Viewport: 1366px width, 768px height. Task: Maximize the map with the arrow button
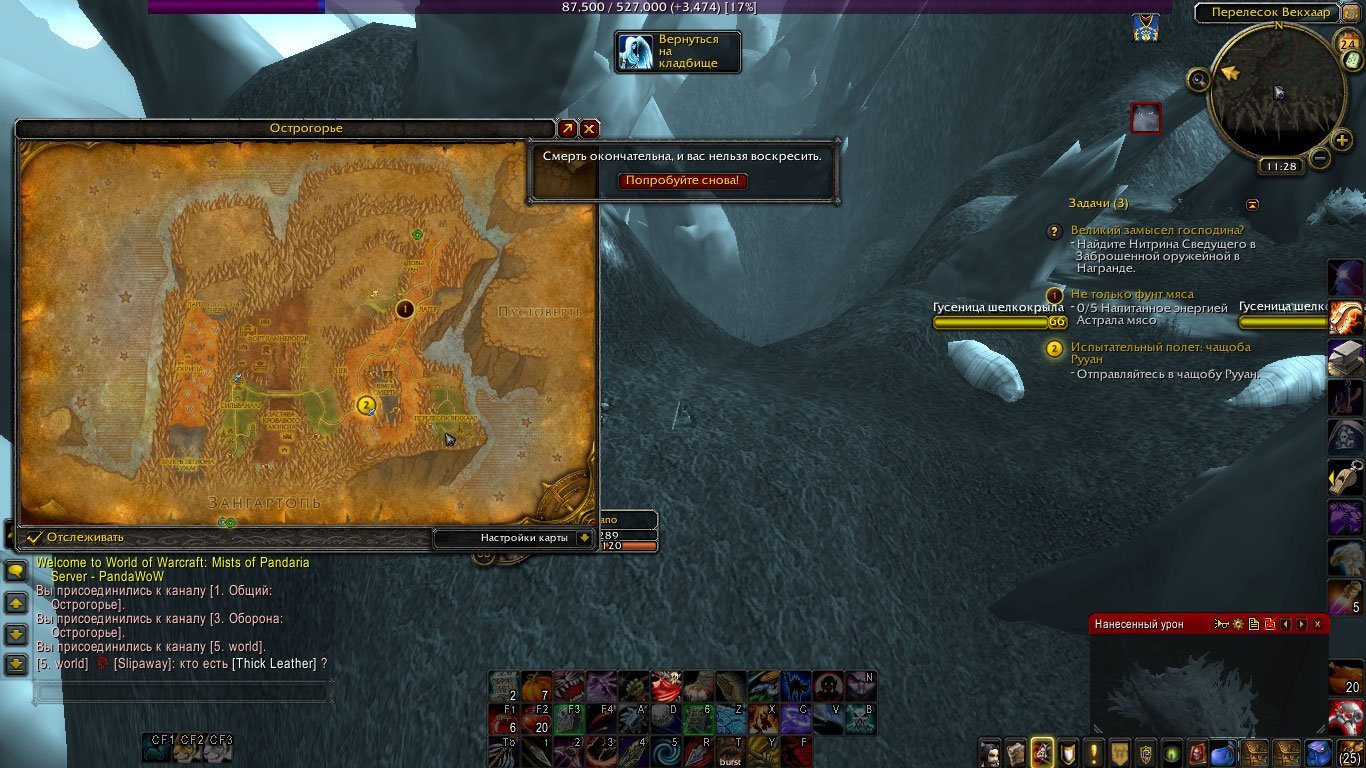567,129
